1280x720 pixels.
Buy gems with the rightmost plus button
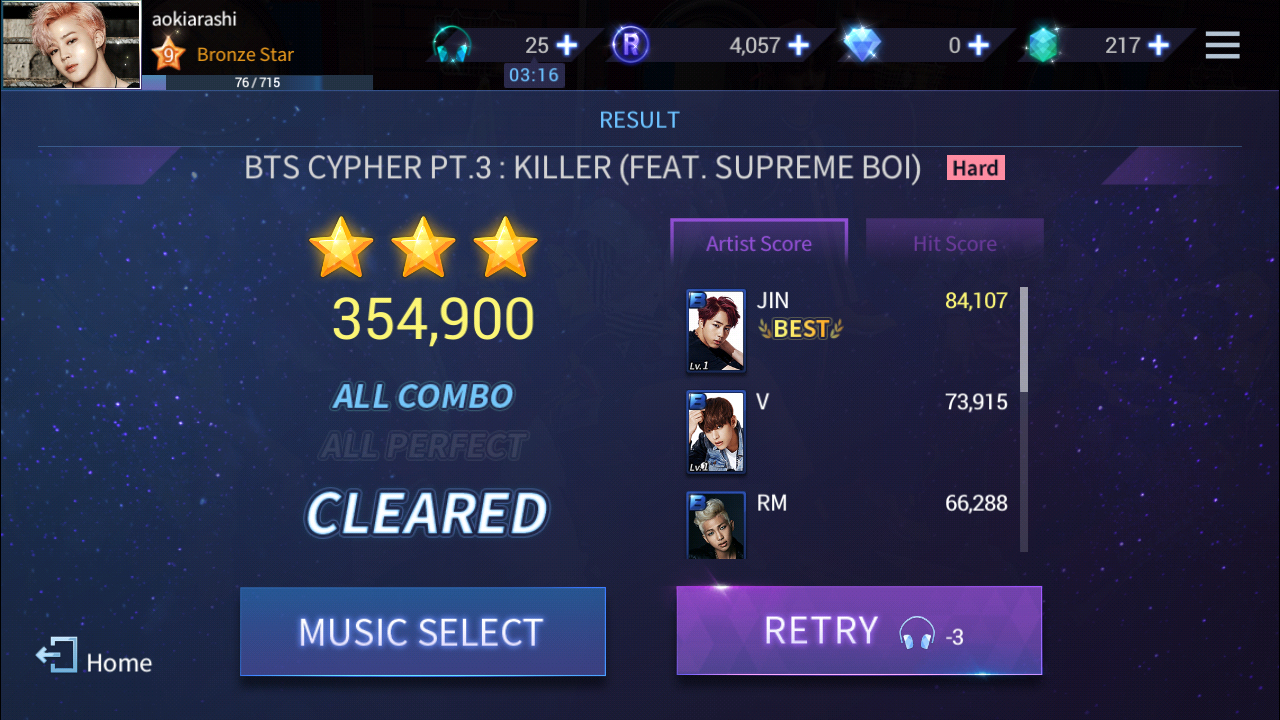click(1158, 44)
